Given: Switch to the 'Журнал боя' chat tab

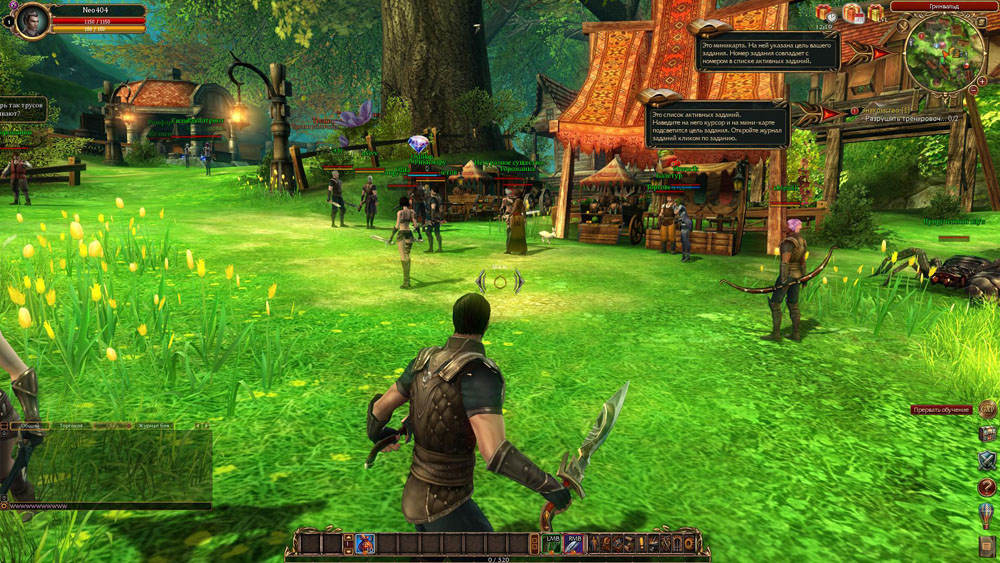Looking at the screenshot, I should point(155,426).
